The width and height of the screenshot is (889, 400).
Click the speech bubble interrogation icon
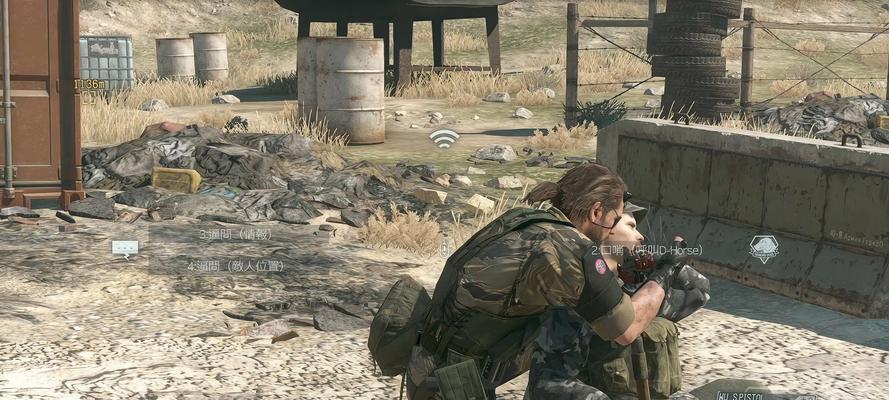pos(125,248)
